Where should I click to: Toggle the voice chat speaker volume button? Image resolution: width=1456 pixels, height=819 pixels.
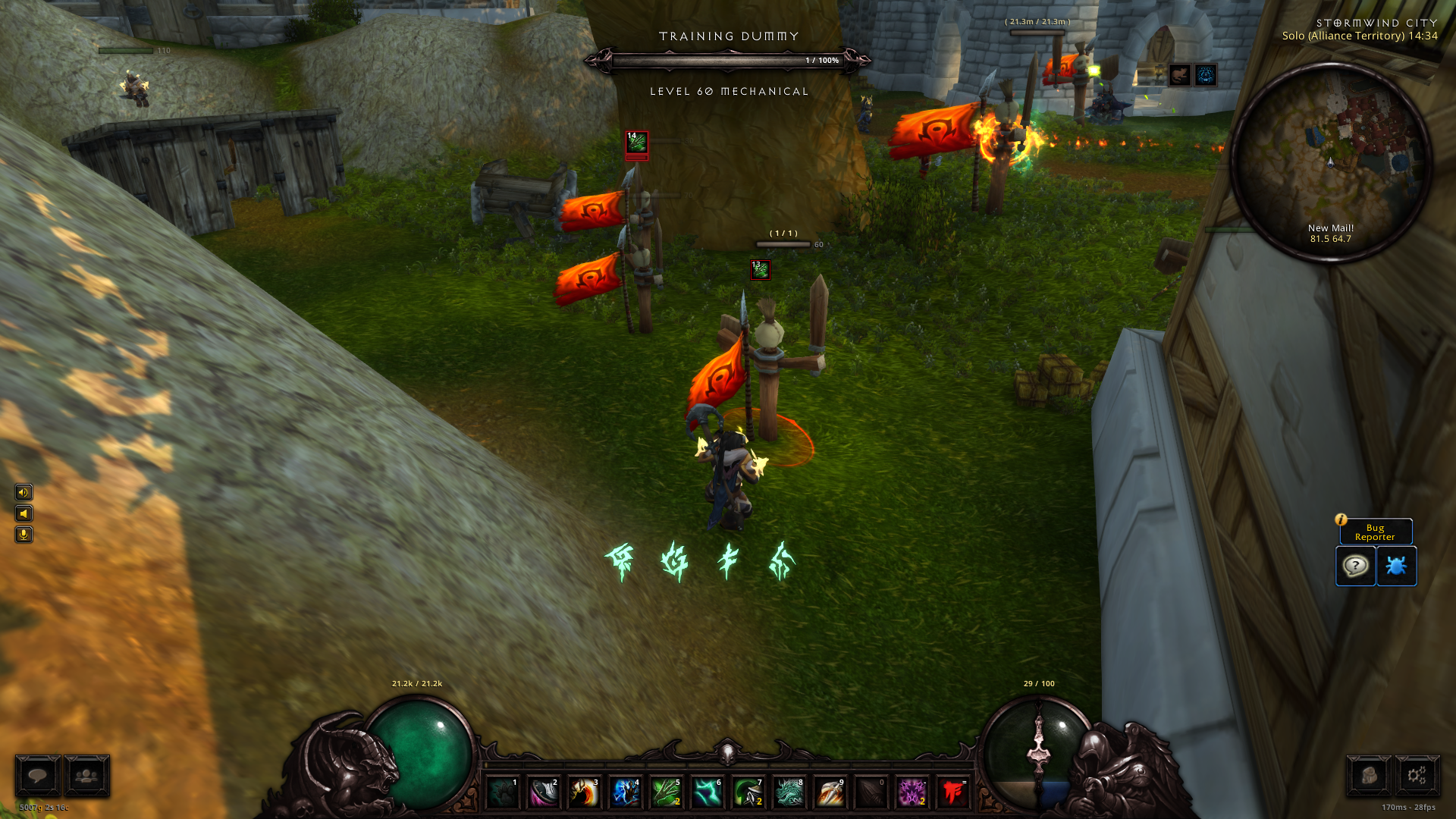pos(24,493)
